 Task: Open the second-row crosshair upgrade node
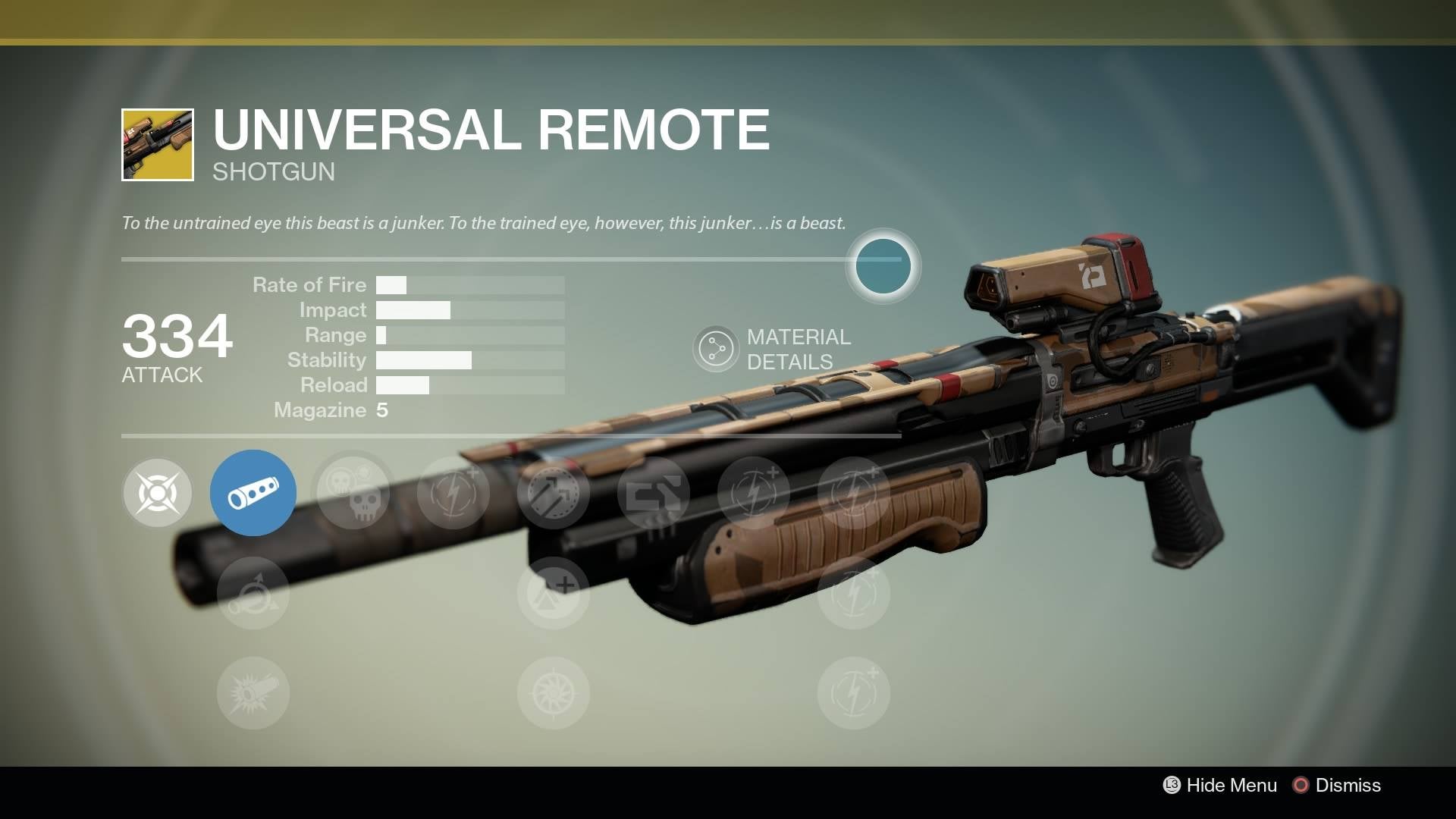554,595
